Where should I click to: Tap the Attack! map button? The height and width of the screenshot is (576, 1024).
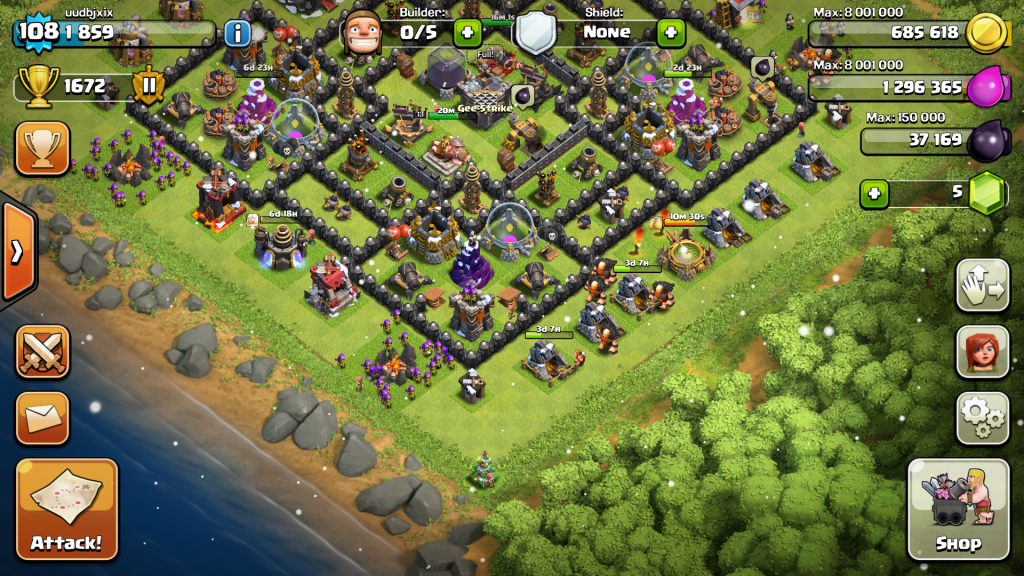coord(66,509)
